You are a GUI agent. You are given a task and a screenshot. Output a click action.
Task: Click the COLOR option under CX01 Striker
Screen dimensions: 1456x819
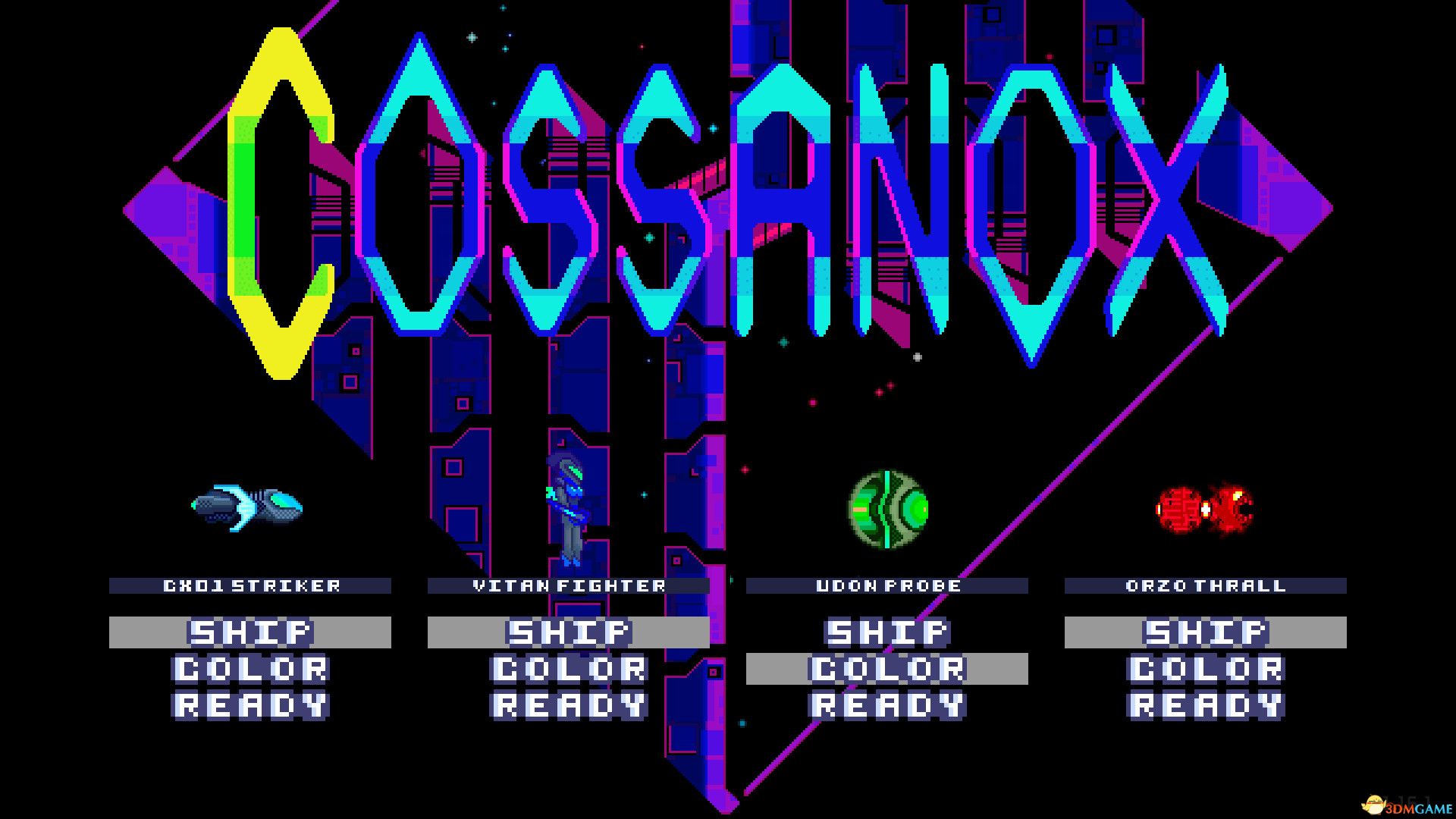[250, 668]
